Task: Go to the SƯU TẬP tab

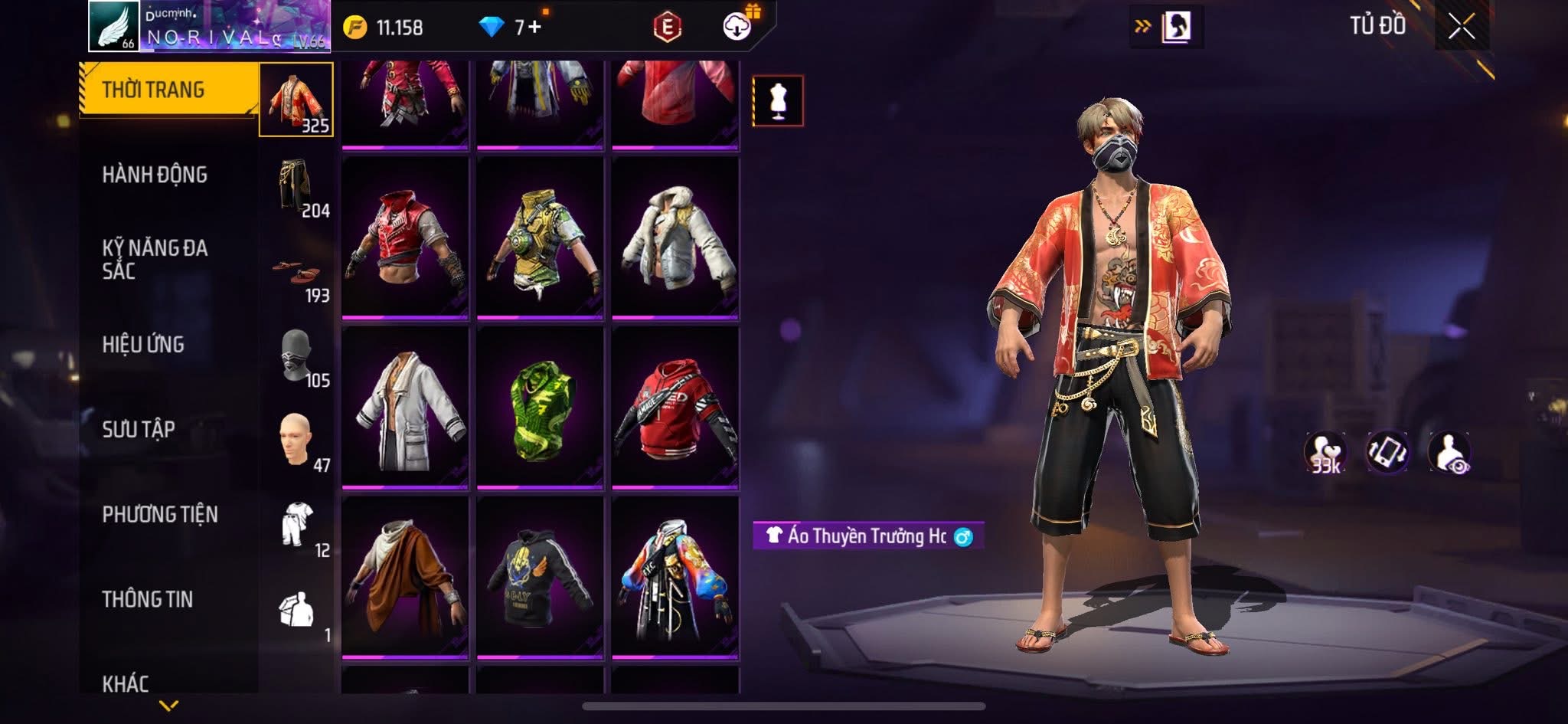Action: point(139,429)
